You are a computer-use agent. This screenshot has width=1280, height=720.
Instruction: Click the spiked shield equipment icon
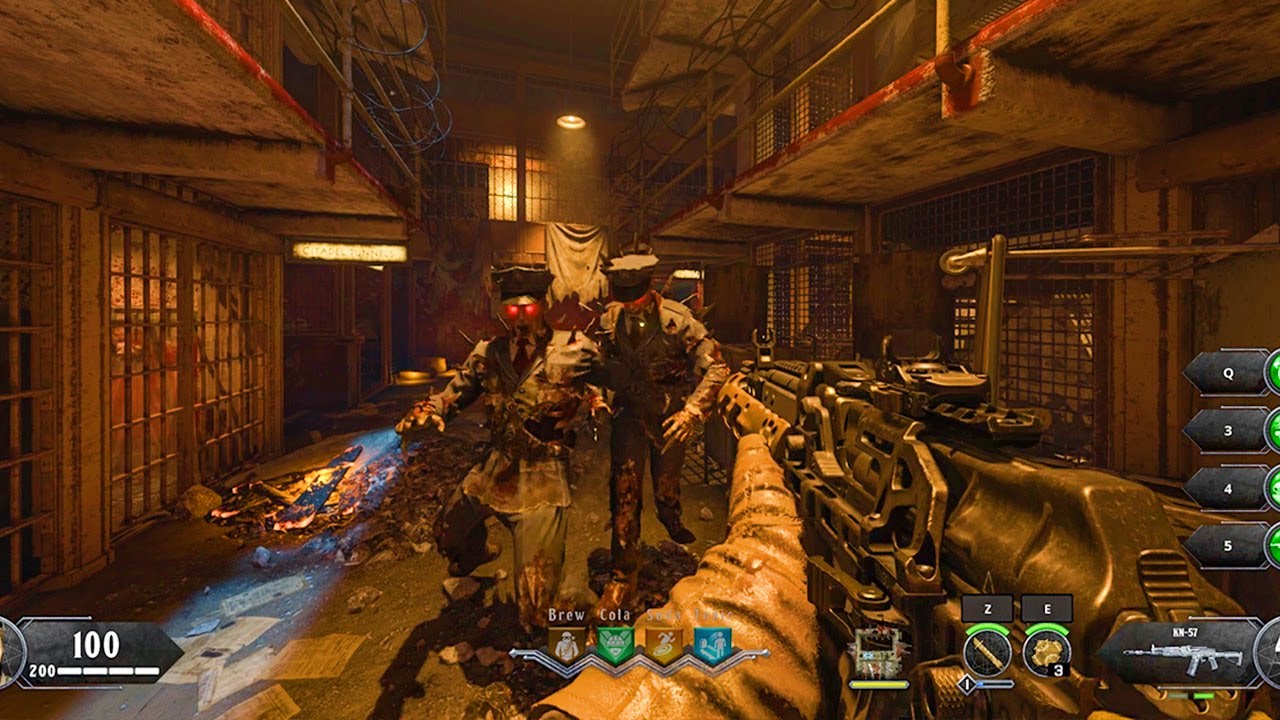pos(878,653)
